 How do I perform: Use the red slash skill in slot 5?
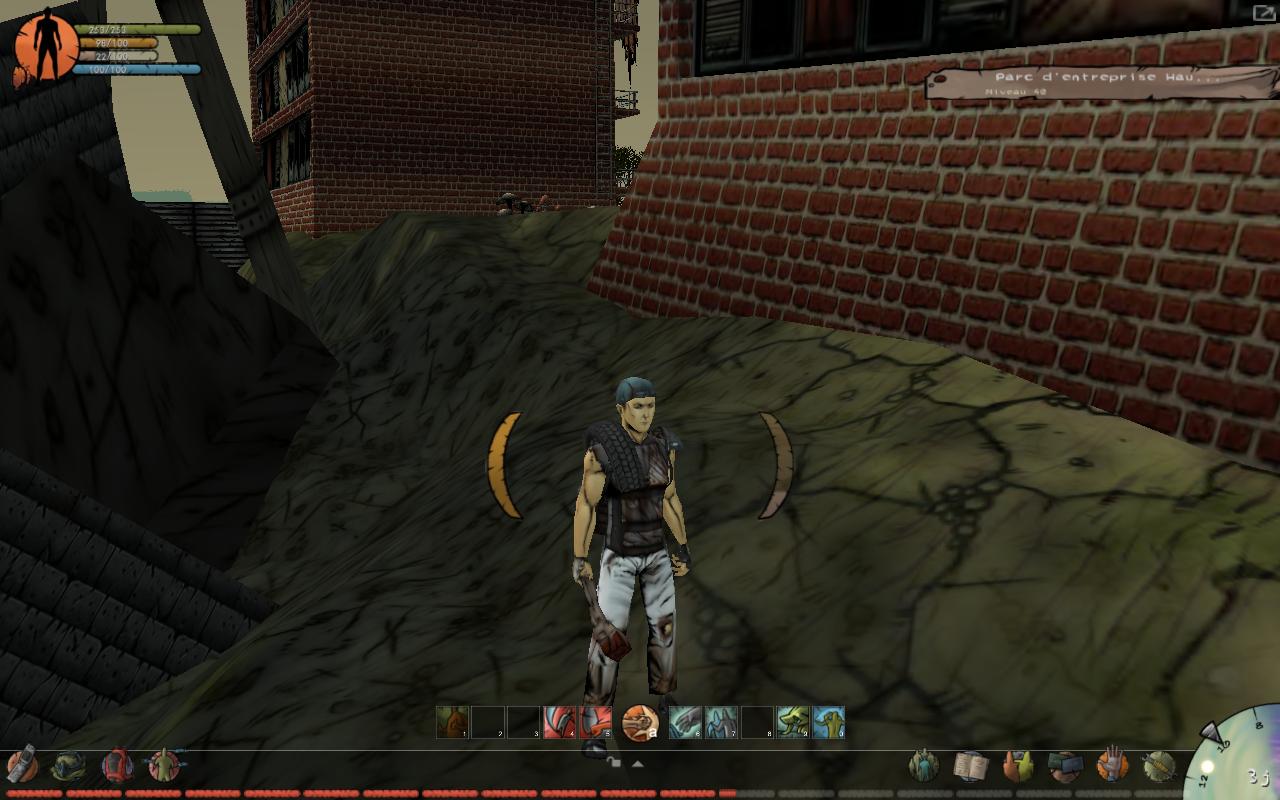coord(595,722)
